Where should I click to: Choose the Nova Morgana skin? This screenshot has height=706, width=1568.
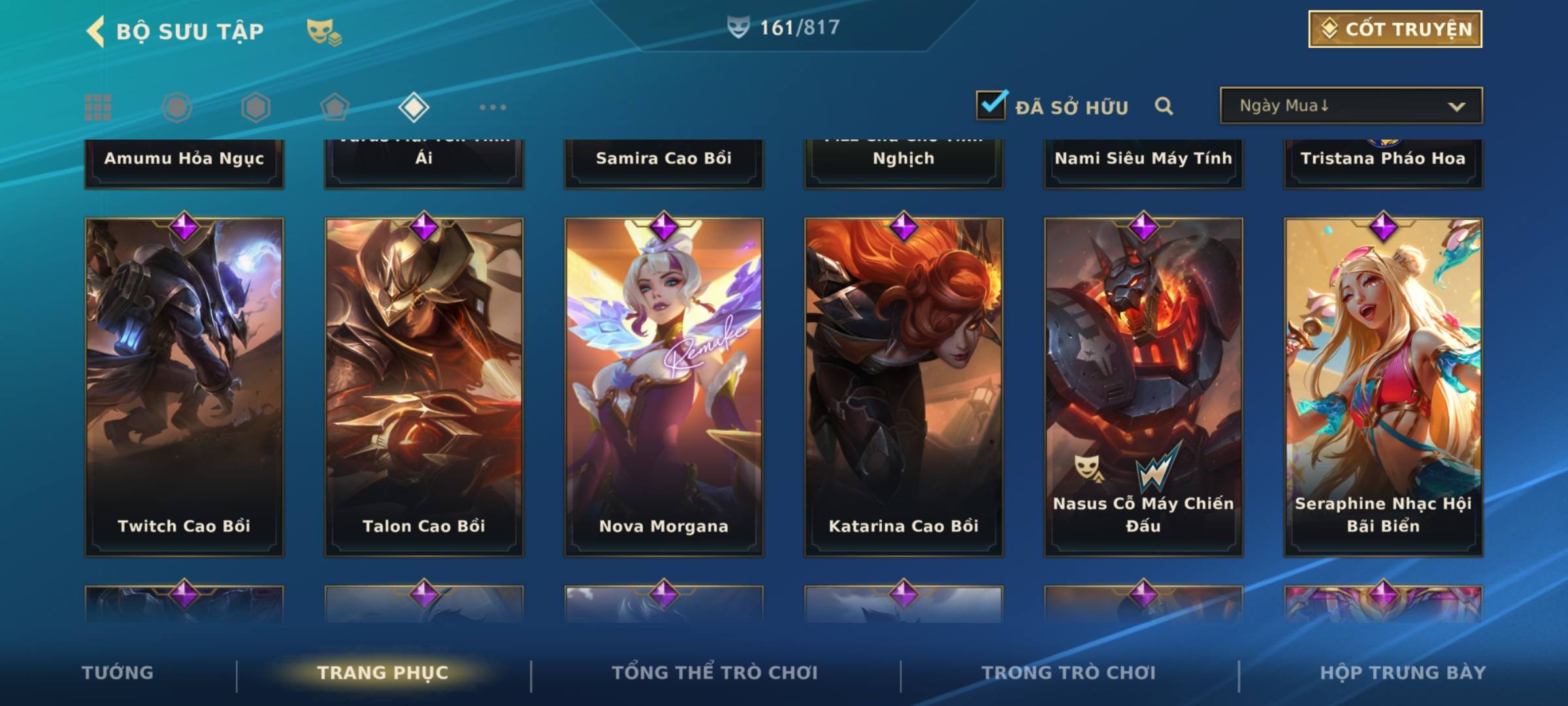[x=664, y=387]
